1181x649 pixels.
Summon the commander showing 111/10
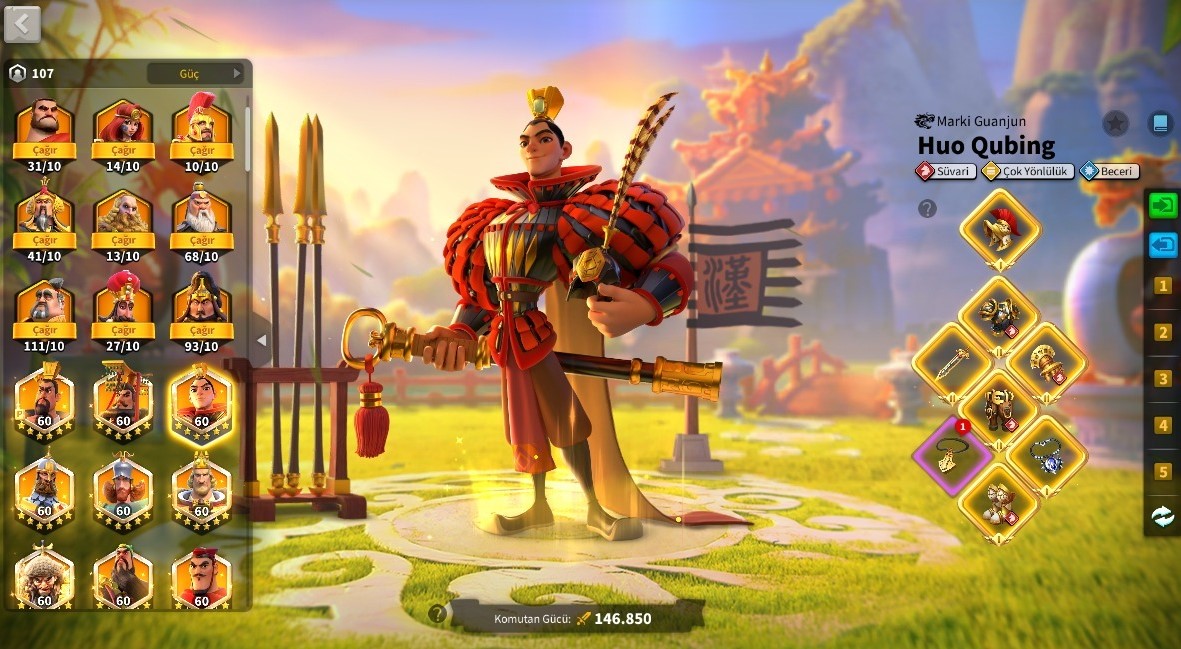44,331
